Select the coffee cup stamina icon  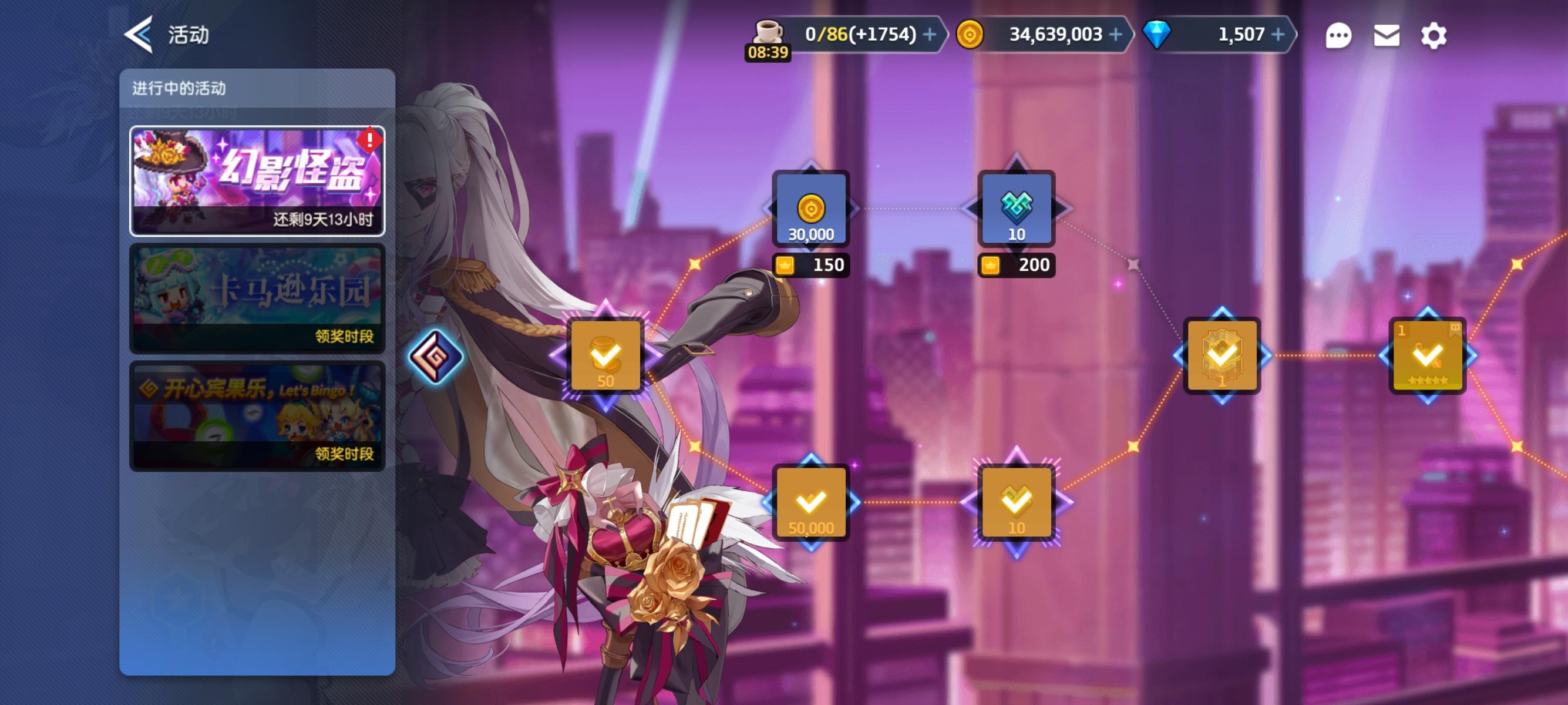[x=767, y=31]
